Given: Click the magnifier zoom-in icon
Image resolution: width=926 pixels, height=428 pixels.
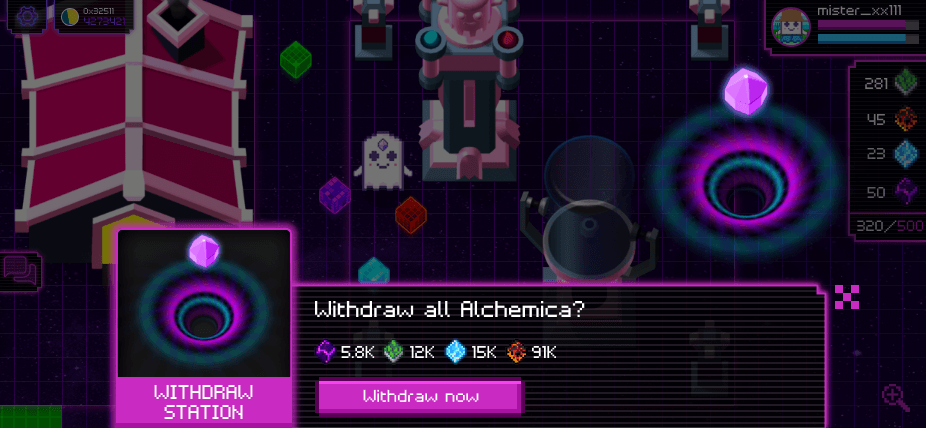Looking at the screenshot, I should pos(896,397).
